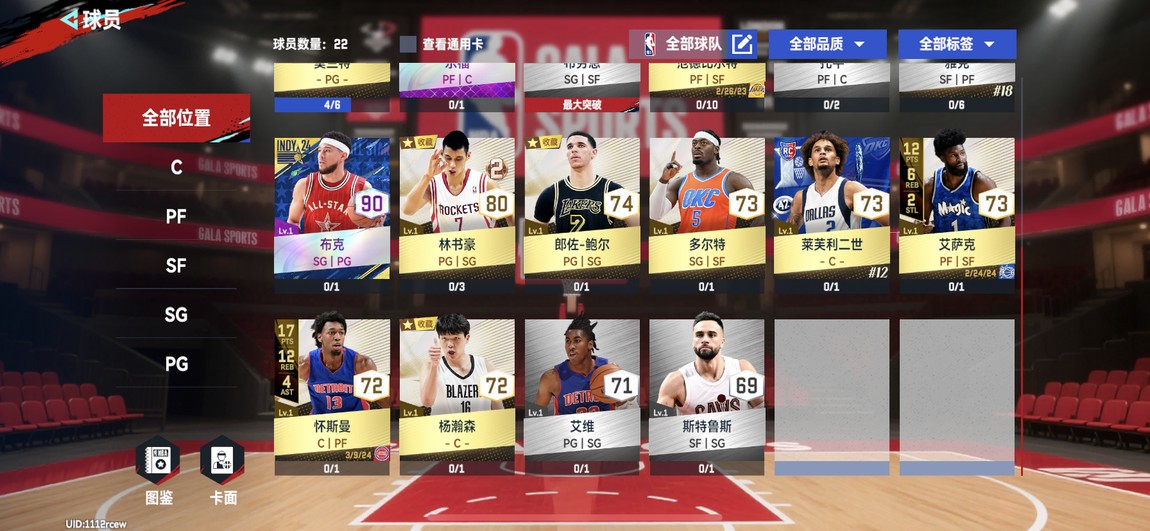This screenshot has height=531, width=1150.
Task: Toggle the 查看通用卡 checkbox
Action: tap(408, 44)
